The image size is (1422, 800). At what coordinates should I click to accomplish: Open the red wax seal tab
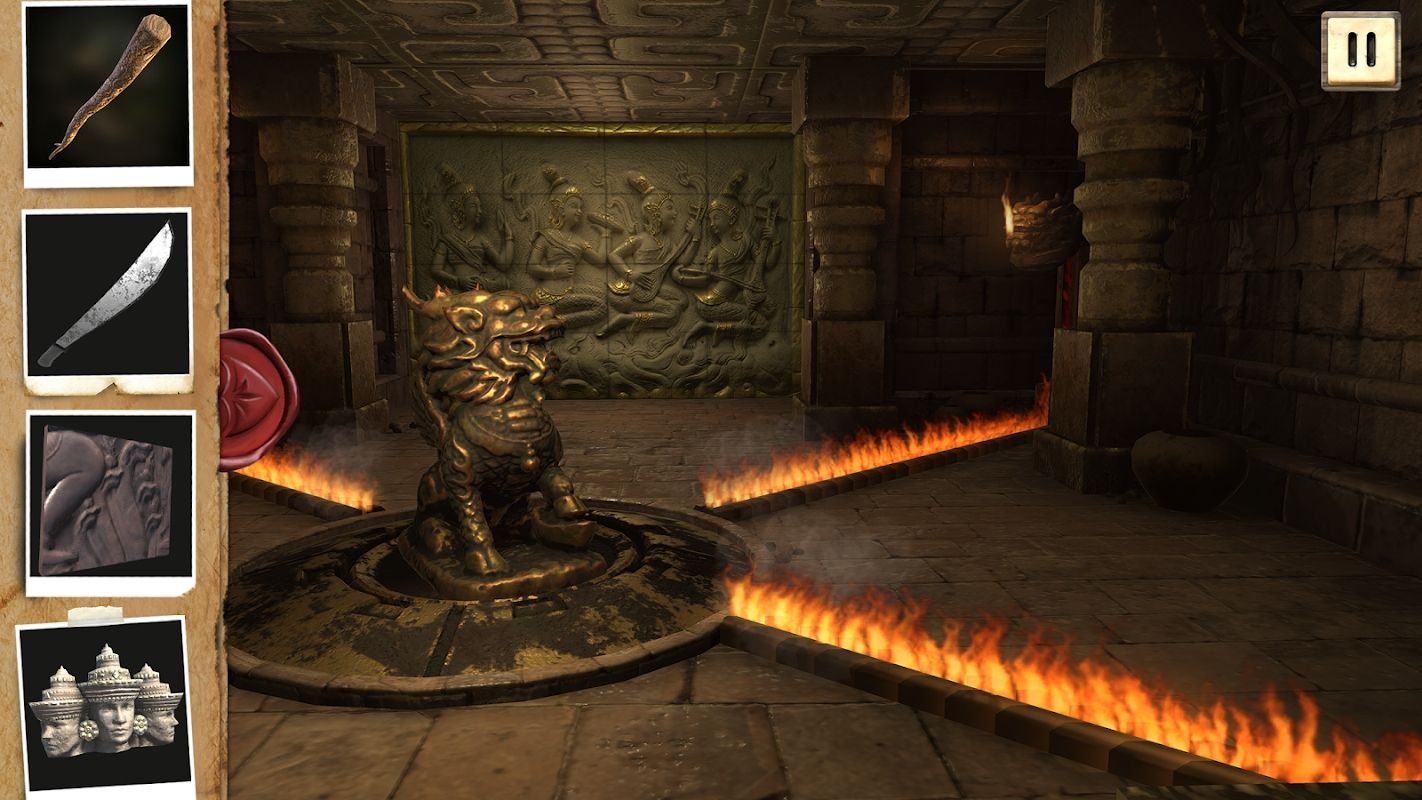(x=256, y=398)
